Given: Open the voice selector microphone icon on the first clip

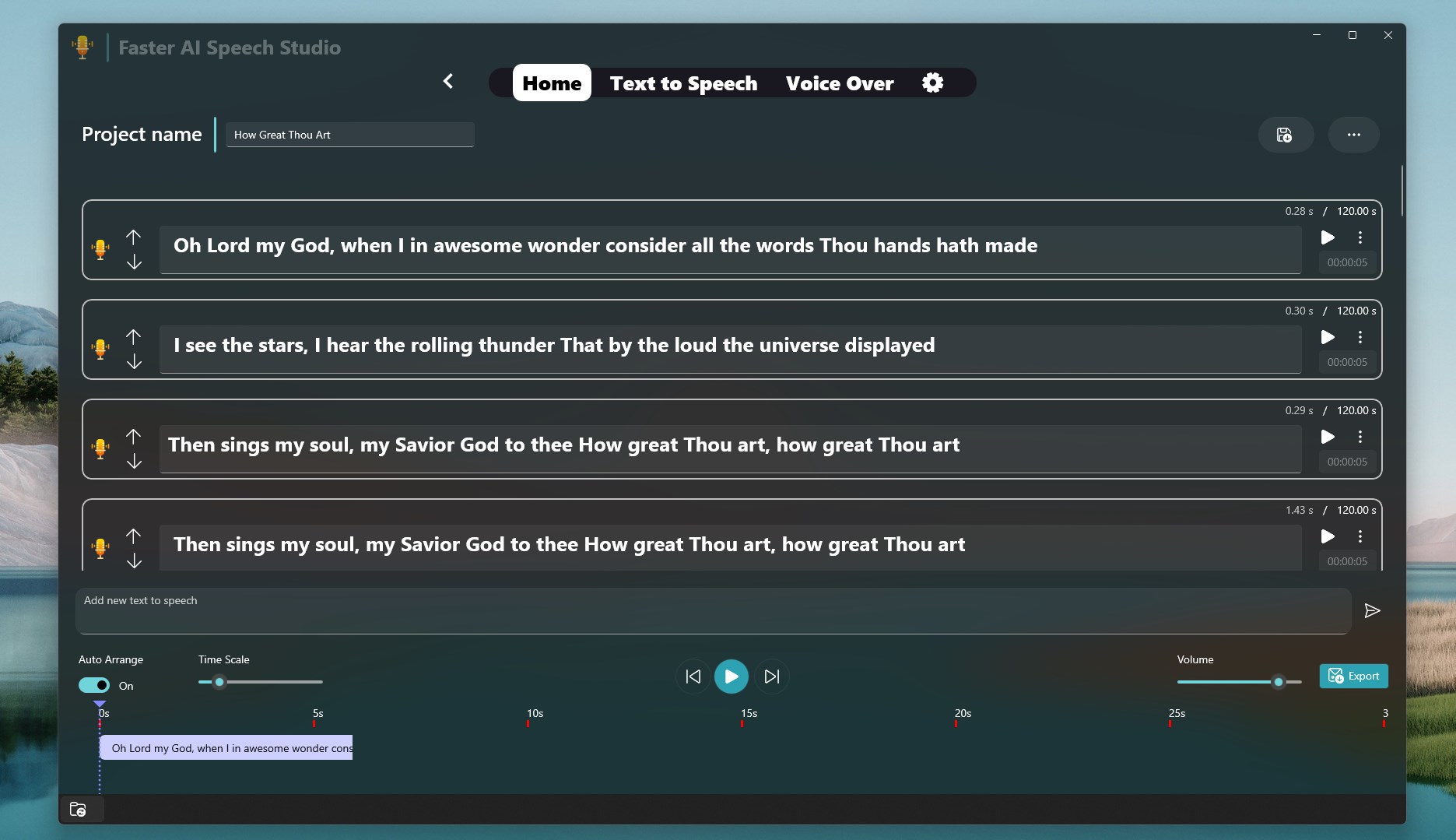Looking at the screenshot, I should (100, 249).
